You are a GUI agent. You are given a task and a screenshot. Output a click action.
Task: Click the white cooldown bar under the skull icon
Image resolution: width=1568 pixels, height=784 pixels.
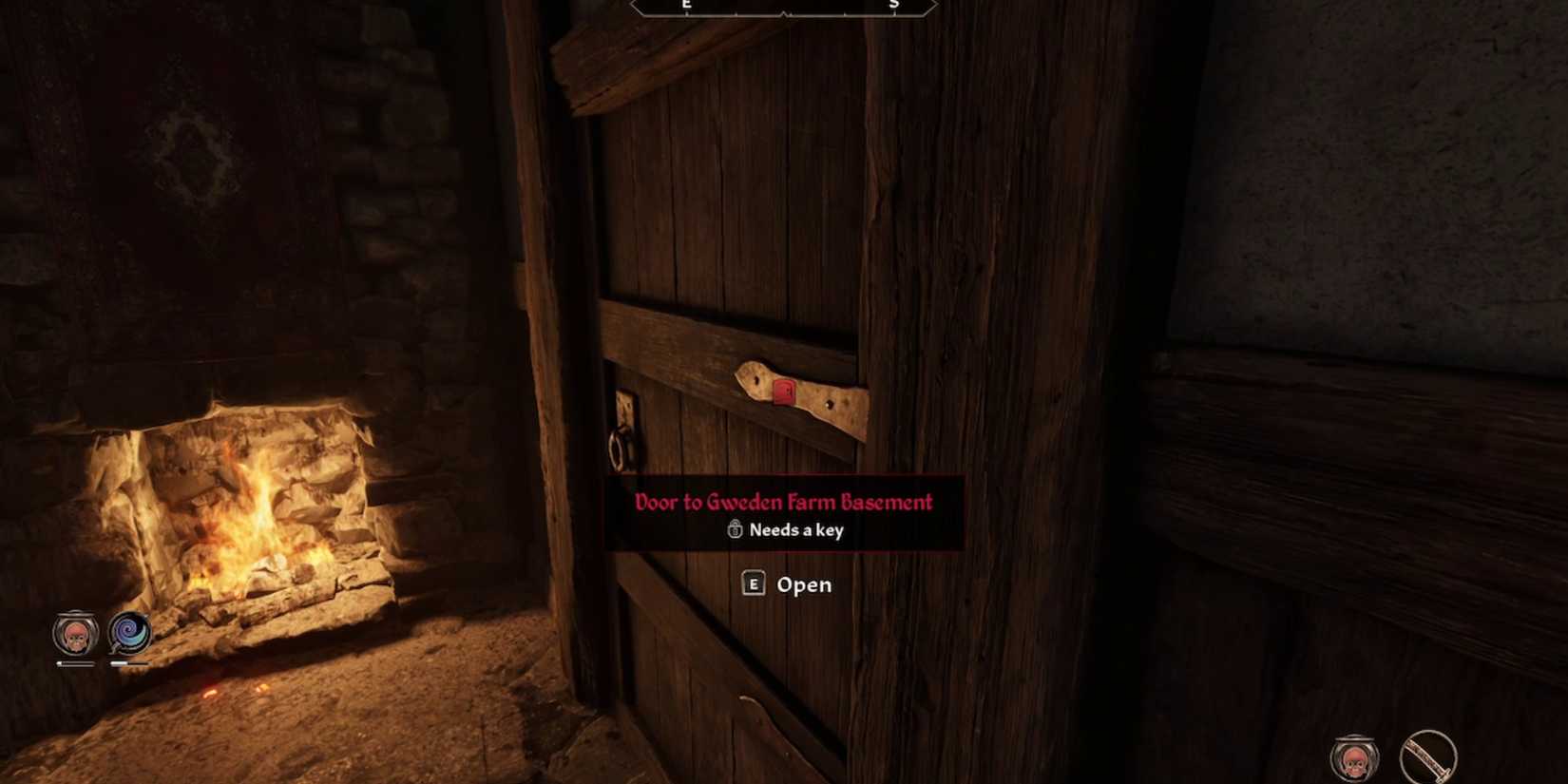point(74,665)
